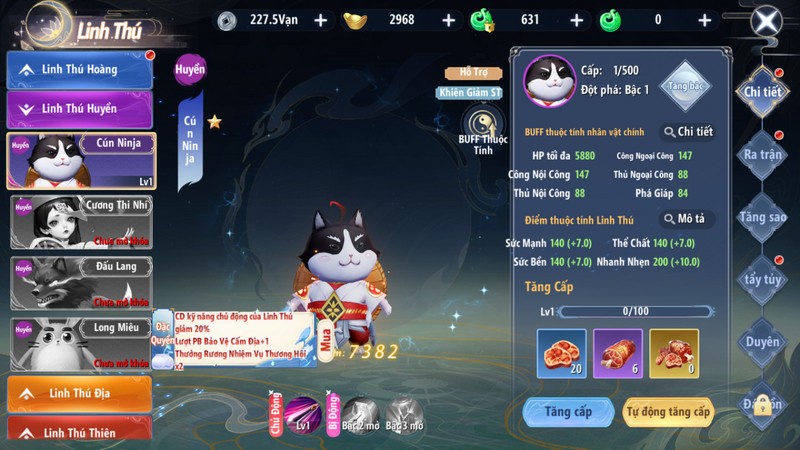Open Chi tiết for character attribute buff
Screen dimensions: 800x450
click(687, 132)
